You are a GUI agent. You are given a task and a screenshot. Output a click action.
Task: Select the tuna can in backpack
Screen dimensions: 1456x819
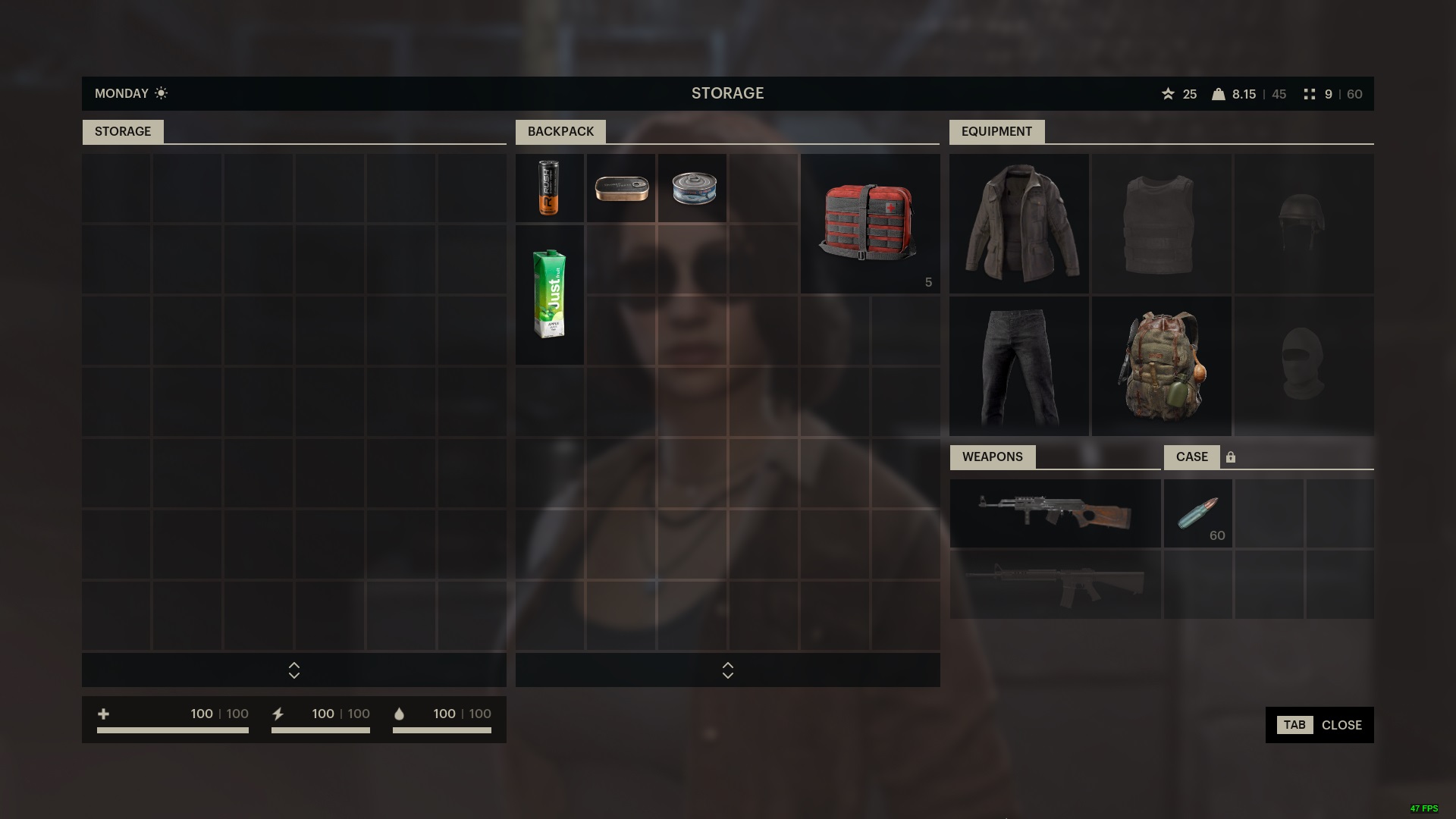(x=692, y=187)
